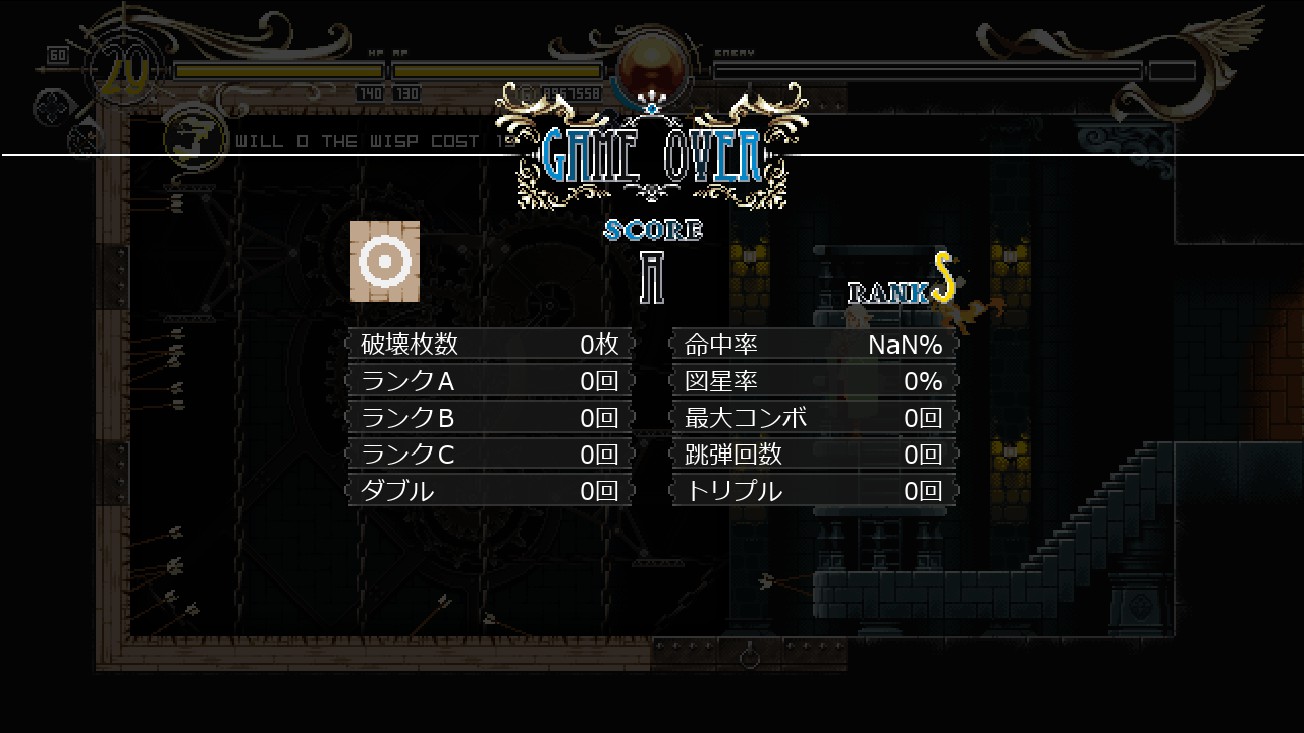Image resolution: width=1304 pixels, height=733 pixels.
Task: Open the GAME OVER title banner
Action: point(652,155)
